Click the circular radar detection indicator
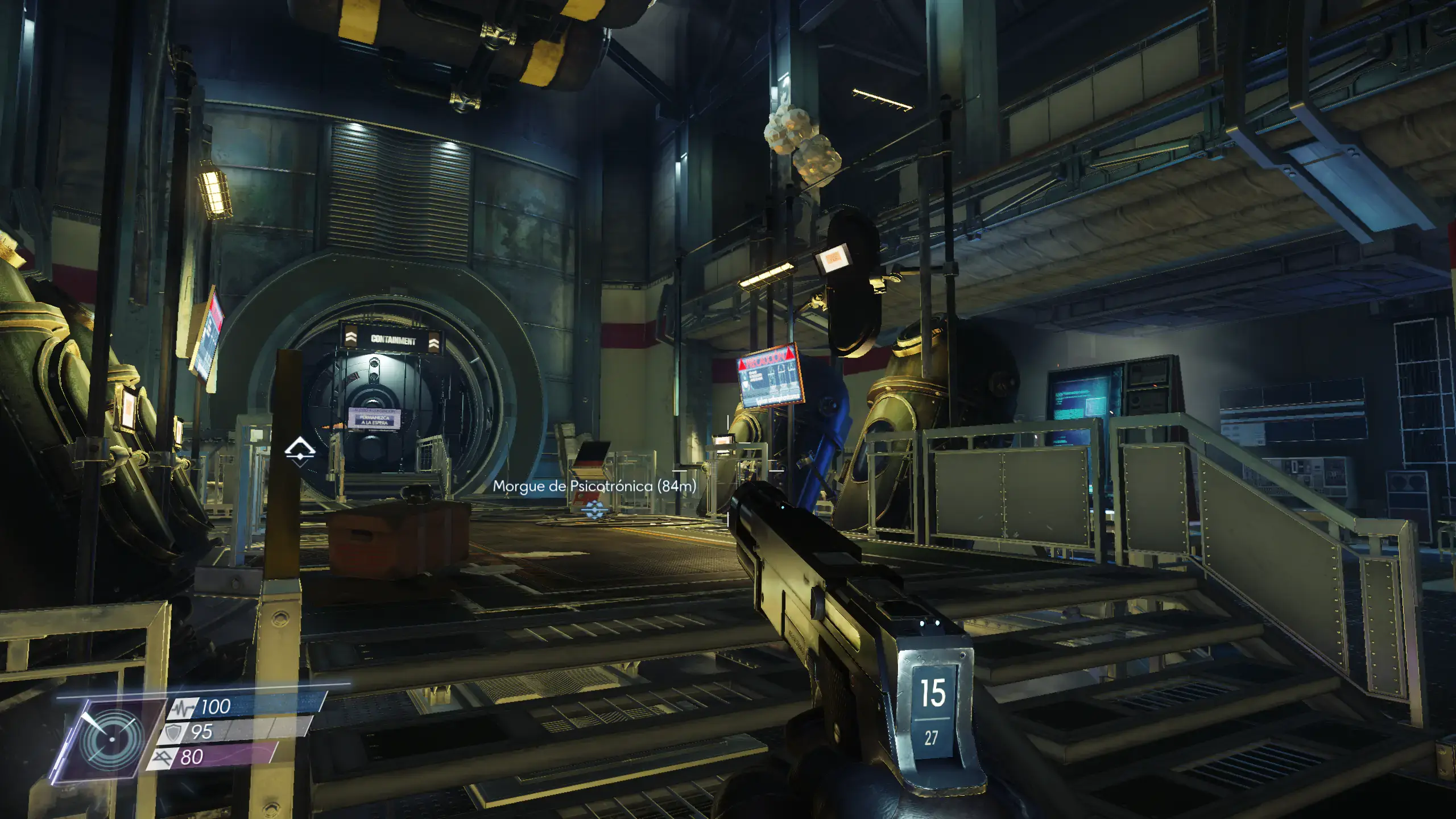 tap(111, 739)
